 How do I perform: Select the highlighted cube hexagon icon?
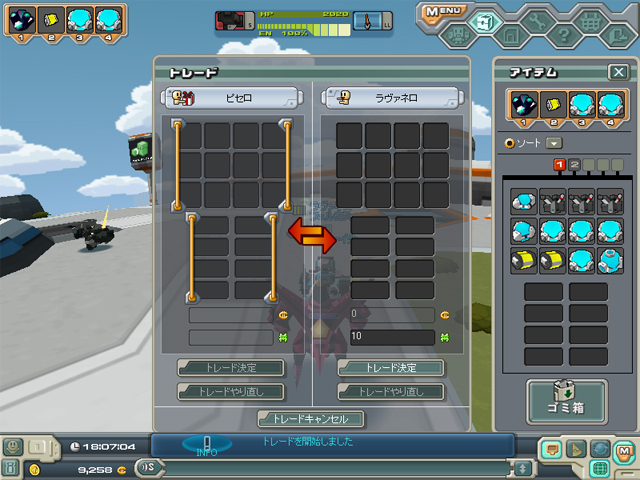point(485,20)
